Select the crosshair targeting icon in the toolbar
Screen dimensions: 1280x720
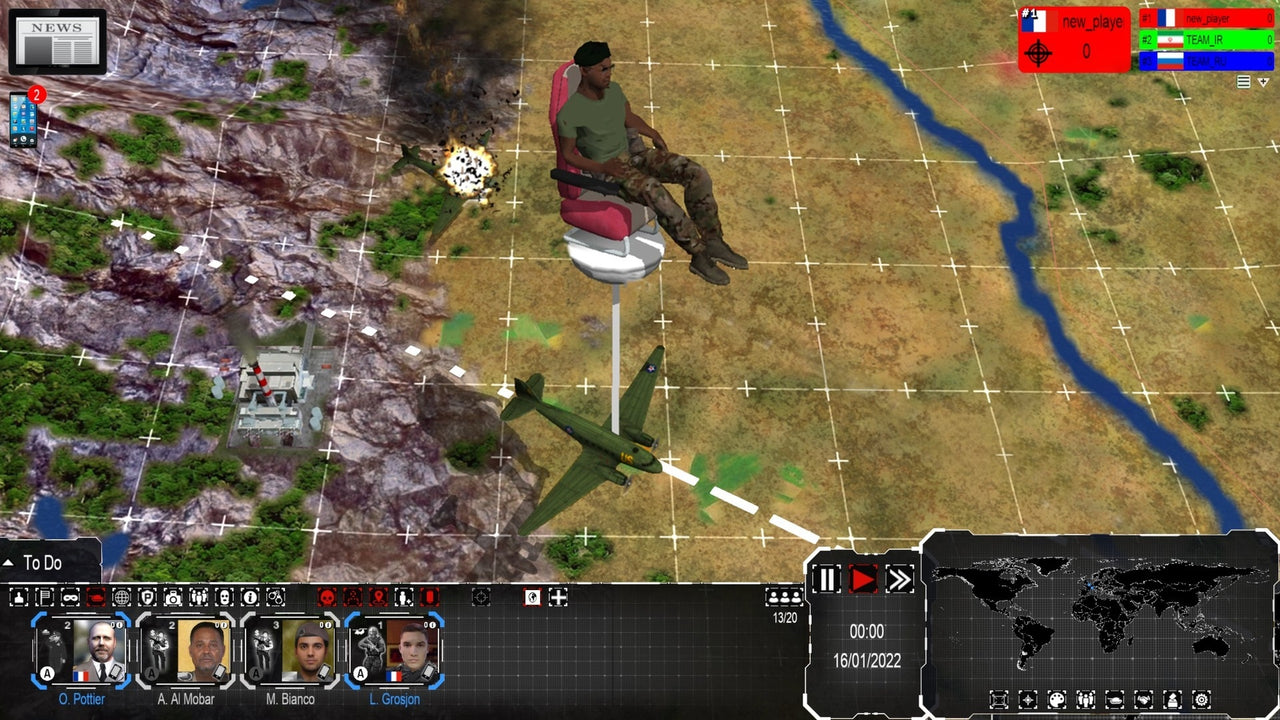pyautogui.click(x=479, y=598)
